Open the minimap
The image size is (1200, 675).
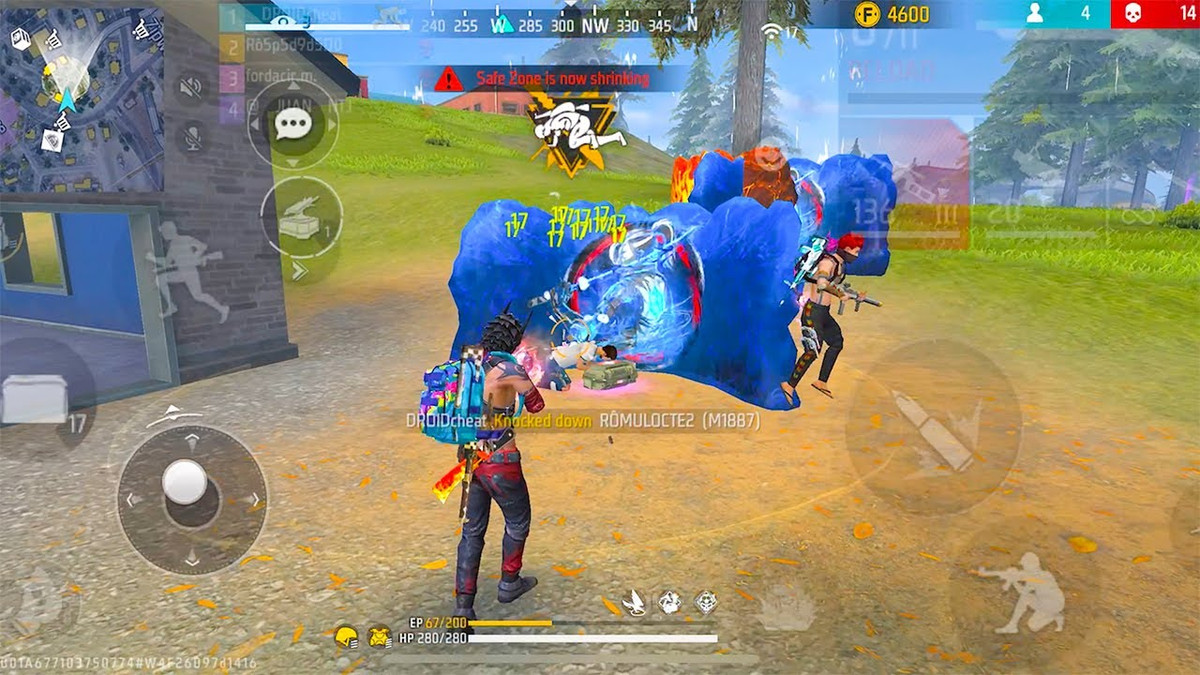(x=80, y=97)
